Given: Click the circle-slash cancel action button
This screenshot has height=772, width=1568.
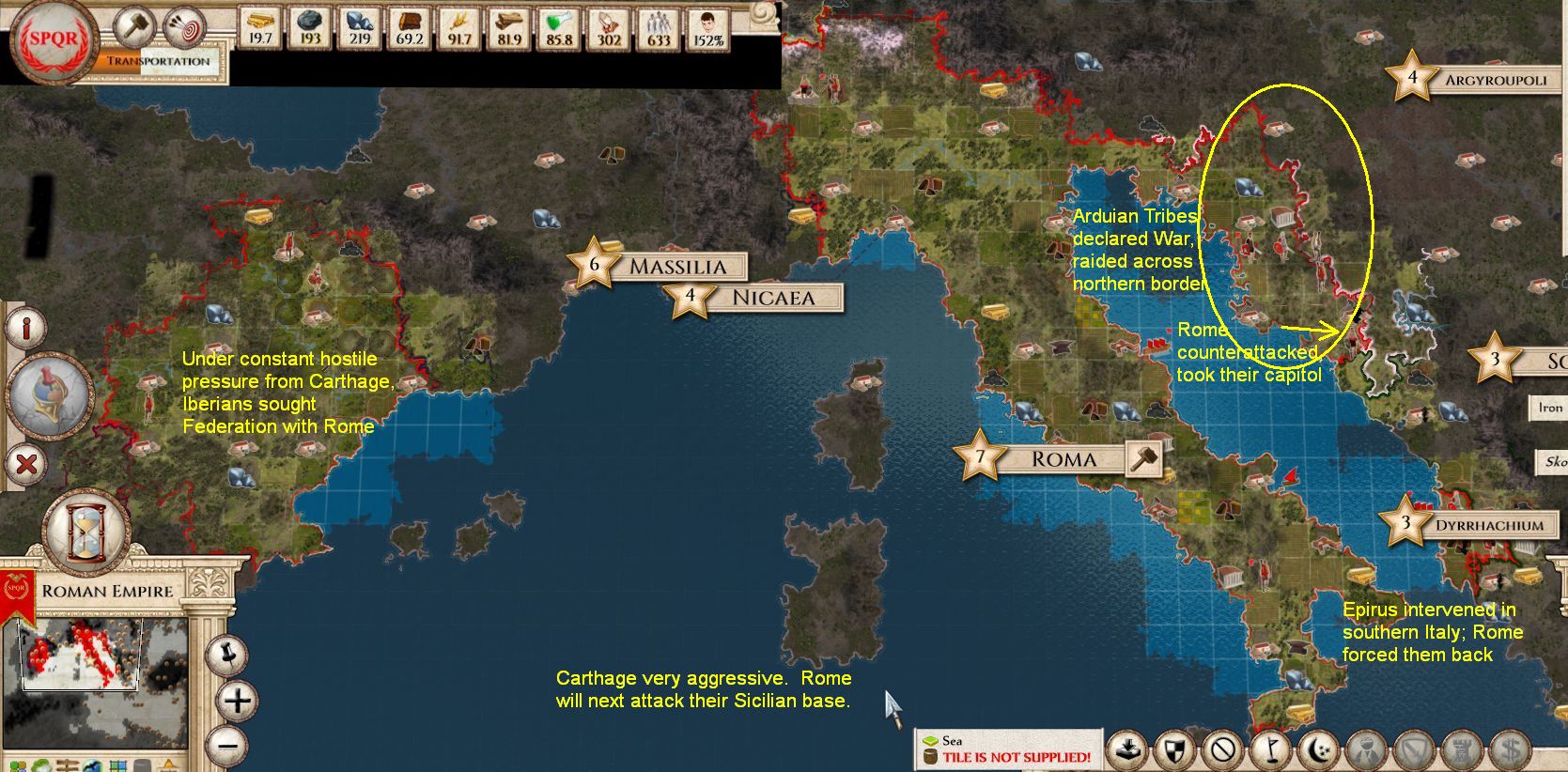Looking at the screenshot, I should click(1222, 750).
